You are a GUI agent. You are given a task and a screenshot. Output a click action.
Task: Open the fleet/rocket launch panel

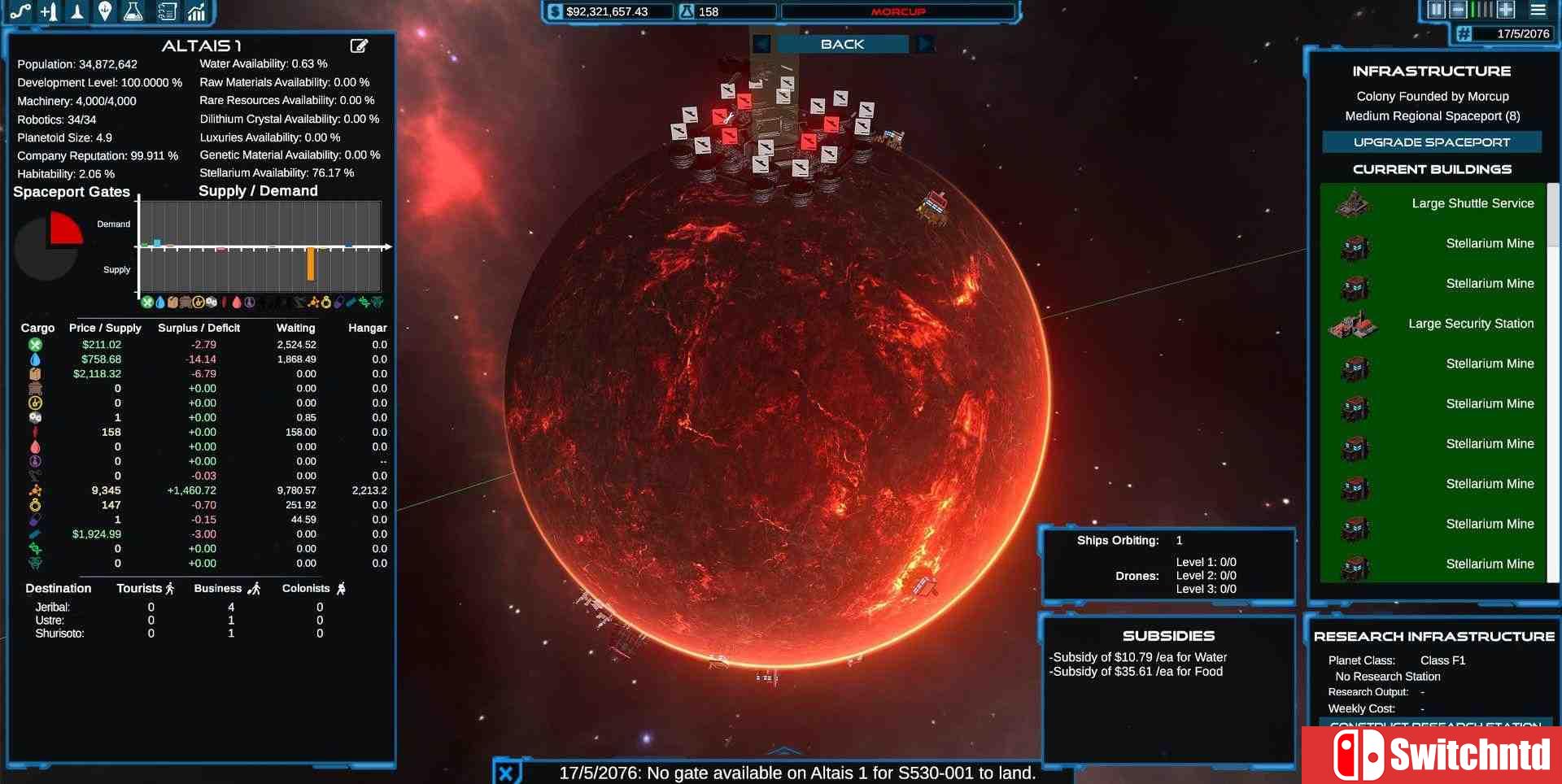[76, 11]
